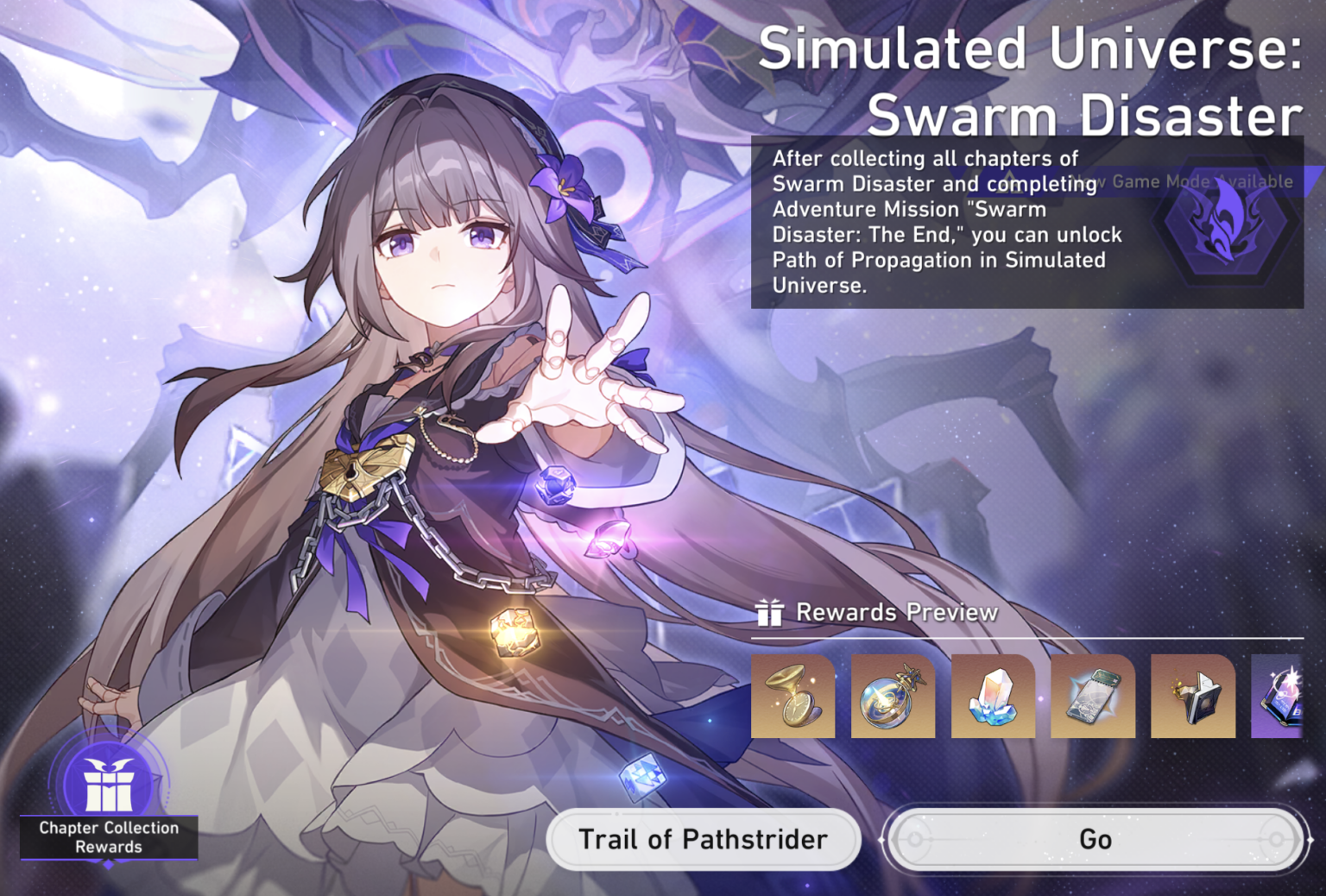Click the open book reward icon
The image size is (1326, 896).
coord(1193,697)
